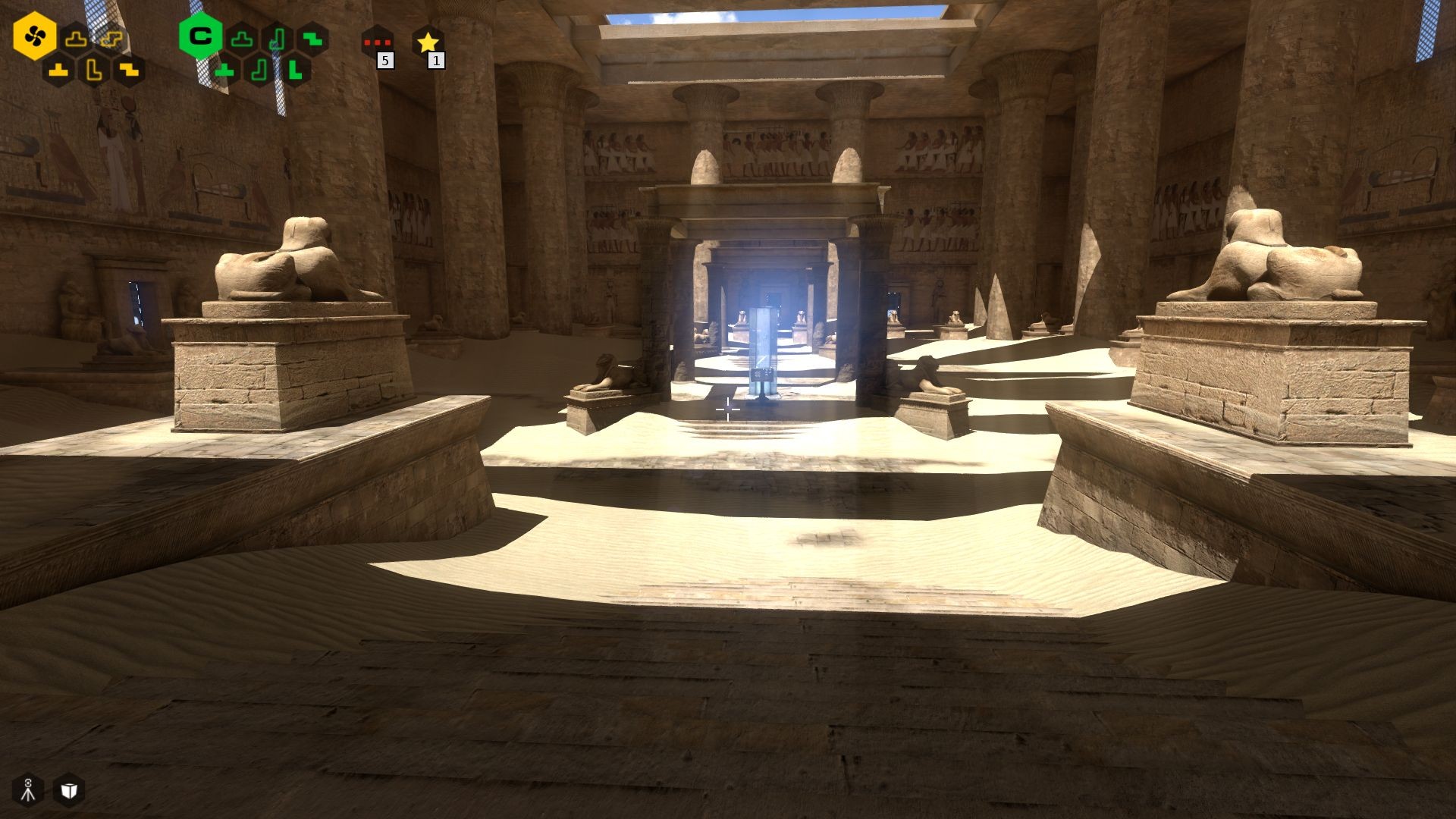Select the solid green T-shaped tetromino sigil

pyautogui.click(x=225, y=71)
